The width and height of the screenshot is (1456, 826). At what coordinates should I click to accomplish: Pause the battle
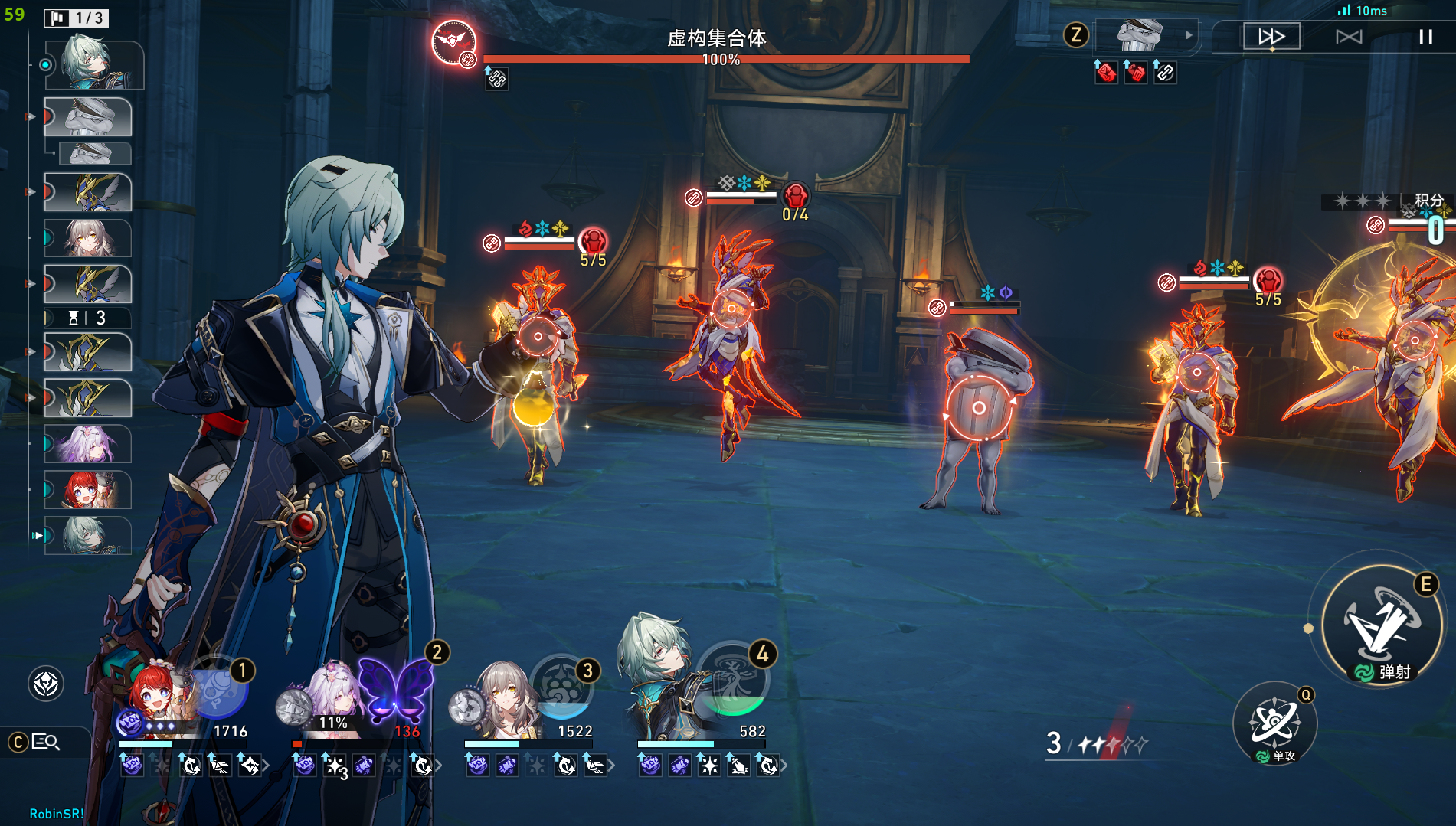point(1425,37)
